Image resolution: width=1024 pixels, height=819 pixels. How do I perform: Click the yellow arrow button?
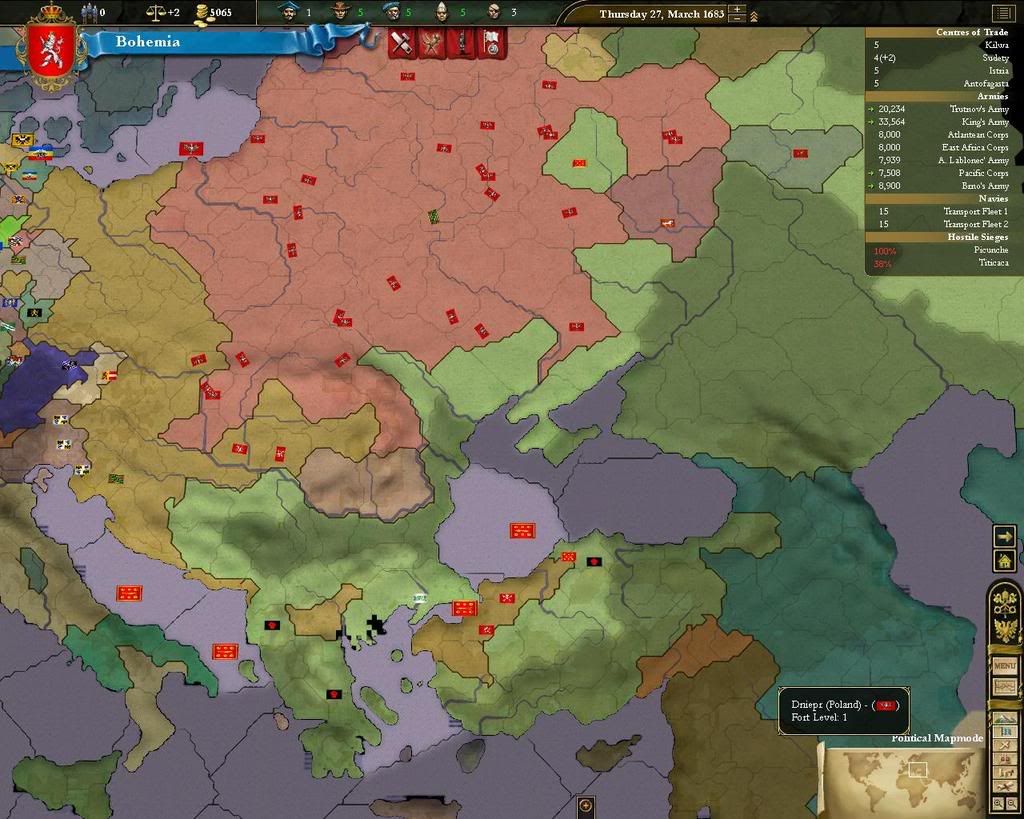(x=1004, y=537)
